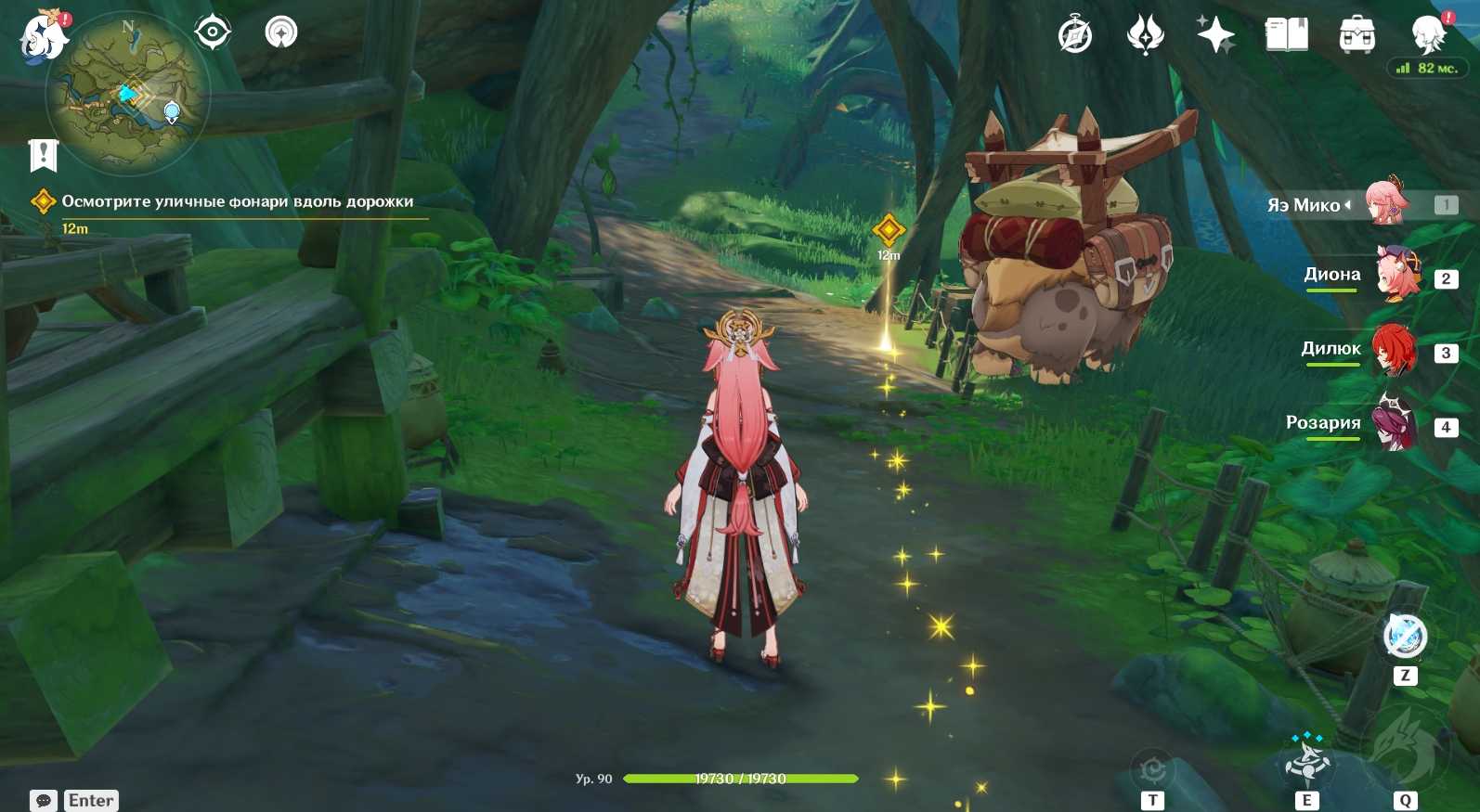This screenshot has height=812, width=1480.
Task: Open the Paimon menu icon
Action: coord(44,39)
